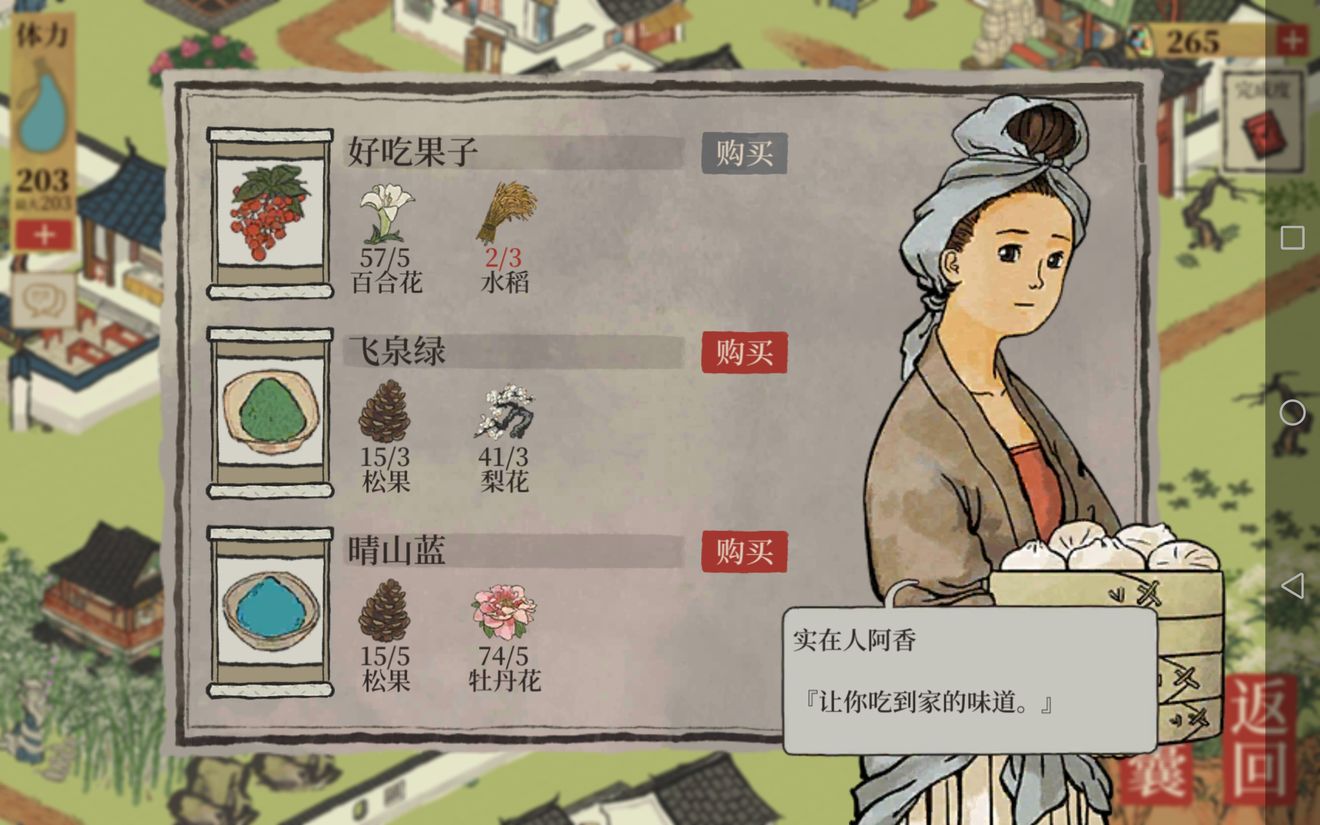The height and width of the screenshot is (825, 1320).
Task: Select the 飞泉绿 green powder scroll
Action: coord(270,412)
